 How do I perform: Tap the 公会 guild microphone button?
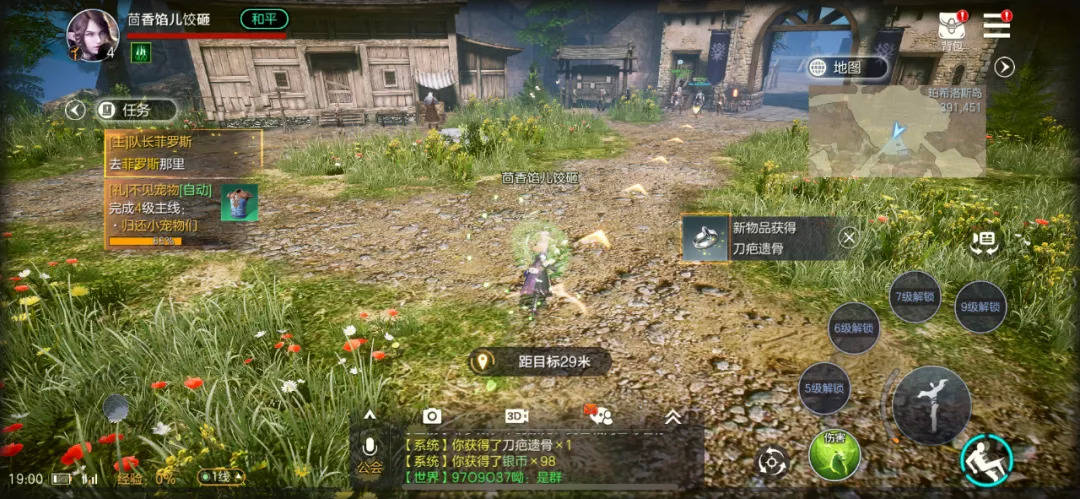[369, 456]
